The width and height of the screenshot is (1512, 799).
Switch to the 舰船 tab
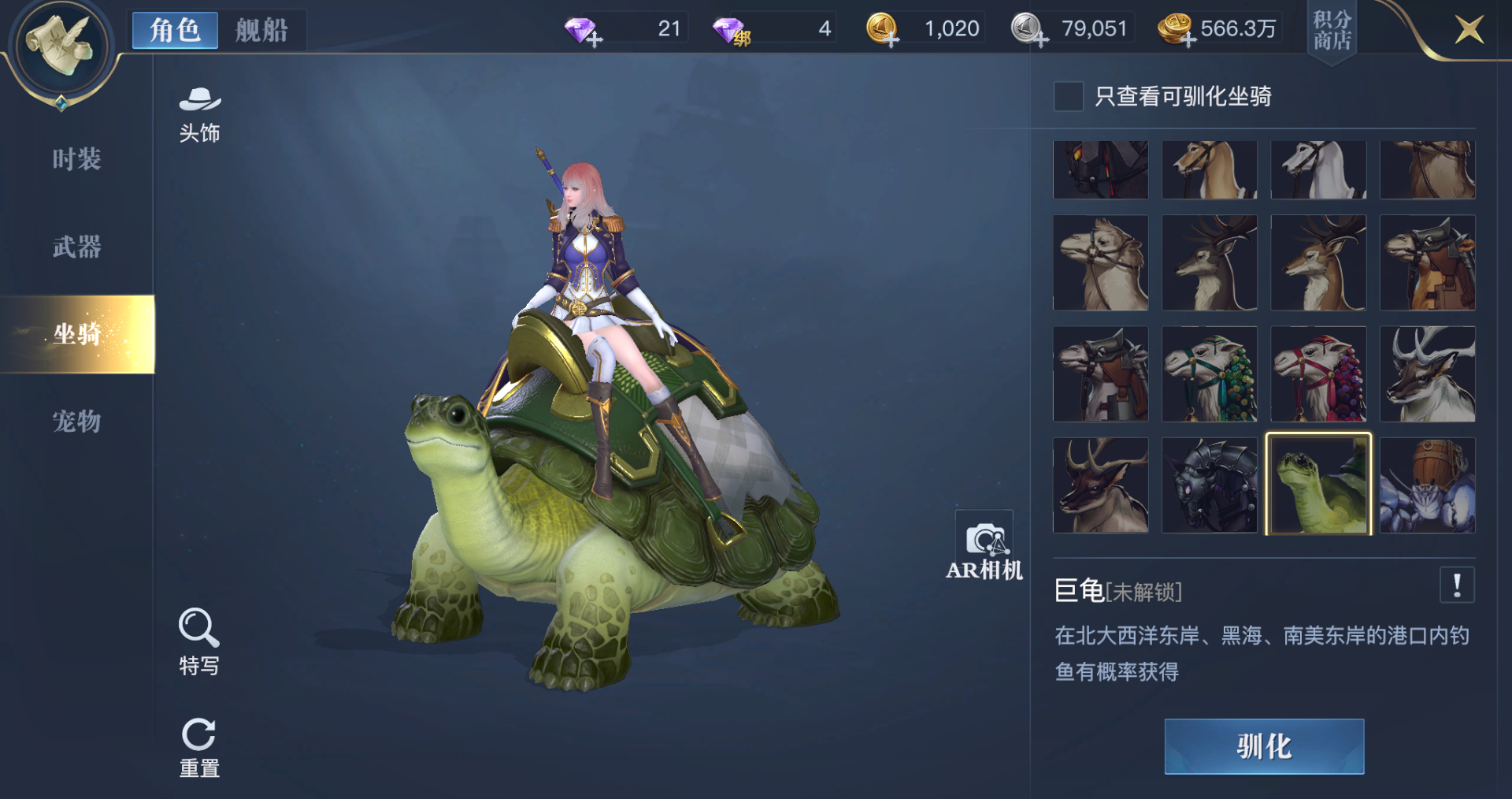[262, 30]
